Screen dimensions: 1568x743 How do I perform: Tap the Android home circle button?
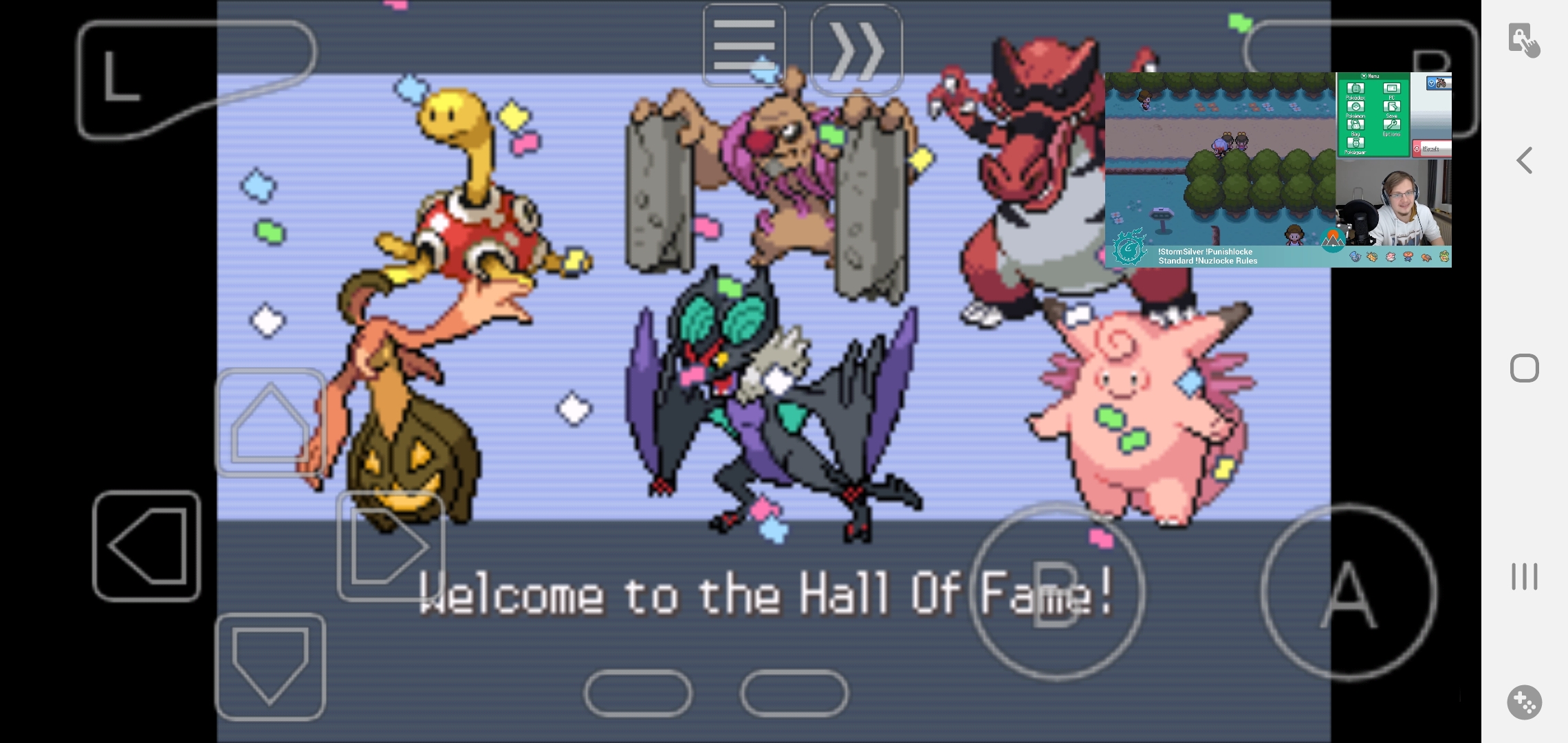coord(1524,369)
